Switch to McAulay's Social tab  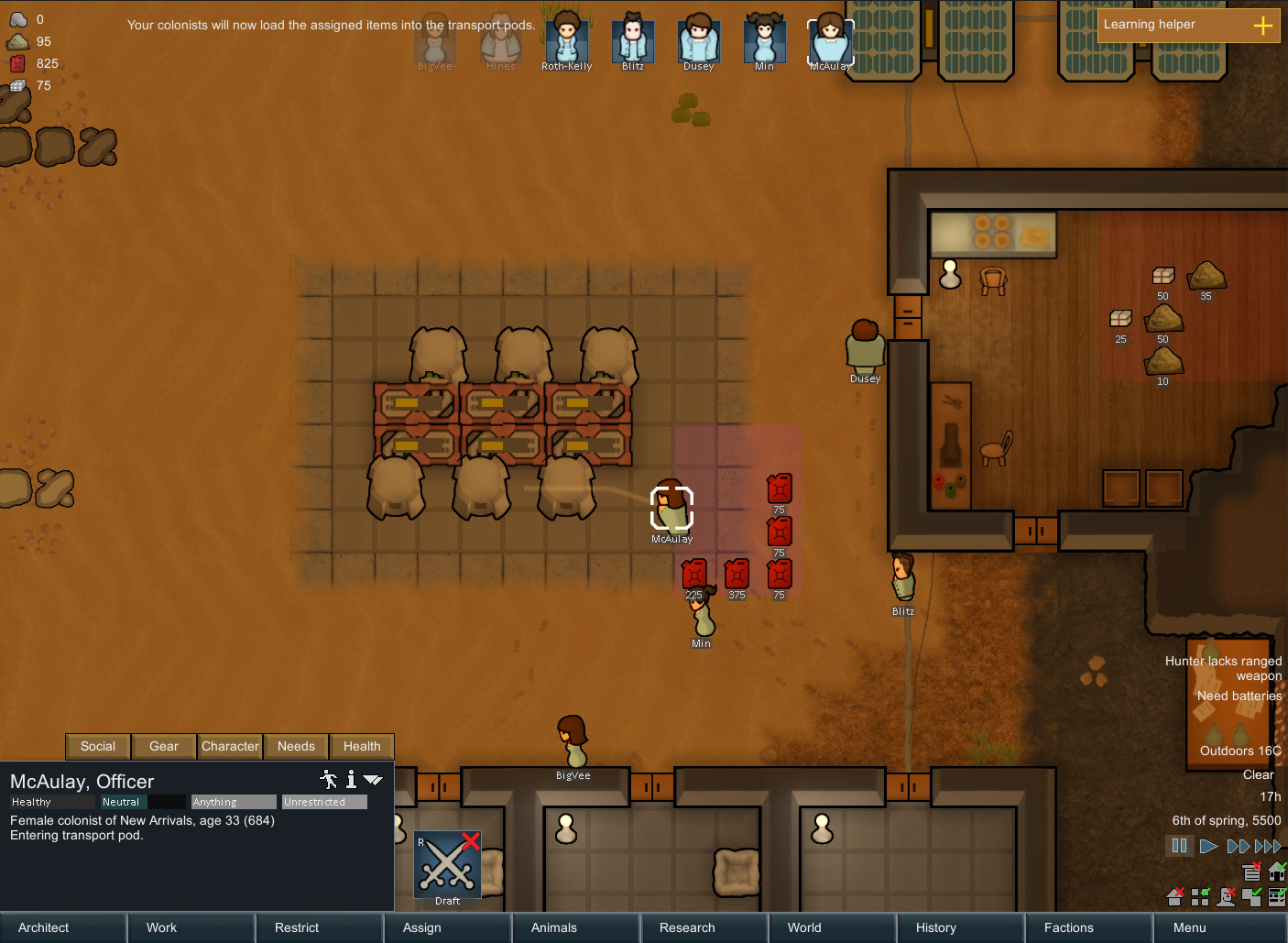click(98, 746)
